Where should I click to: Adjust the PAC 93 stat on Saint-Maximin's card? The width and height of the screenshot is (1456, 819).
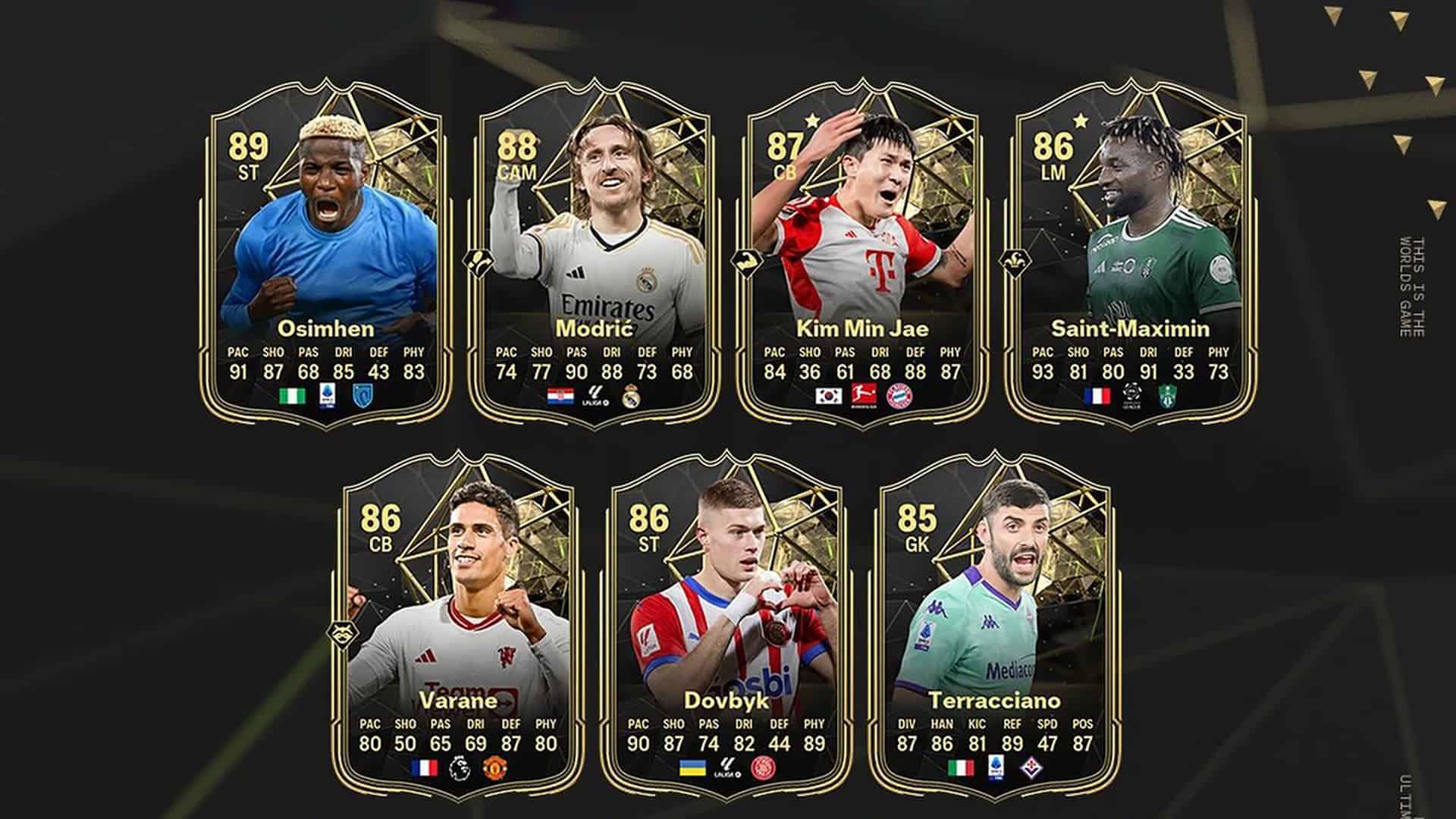tap(1044, 373)
